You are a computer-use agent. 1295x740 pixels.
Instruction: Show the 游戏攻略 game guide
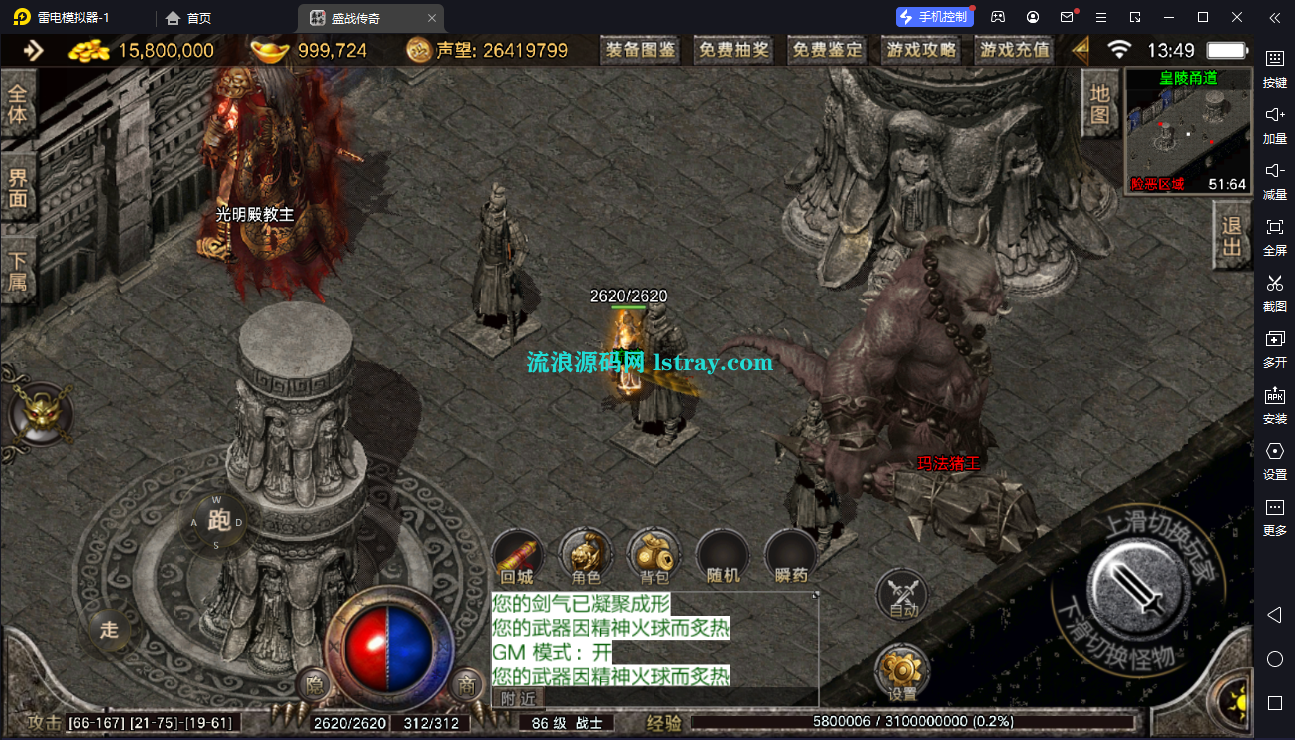point(920,50)
